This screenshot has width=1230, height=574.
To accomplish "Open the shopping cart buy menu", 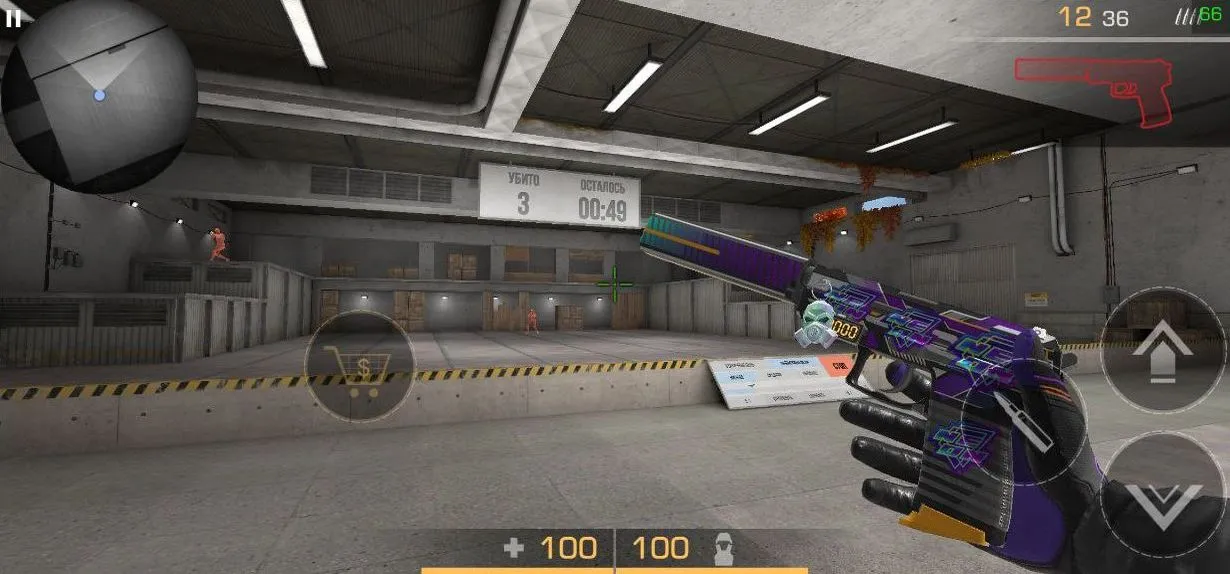I will [x=360, y=367].
